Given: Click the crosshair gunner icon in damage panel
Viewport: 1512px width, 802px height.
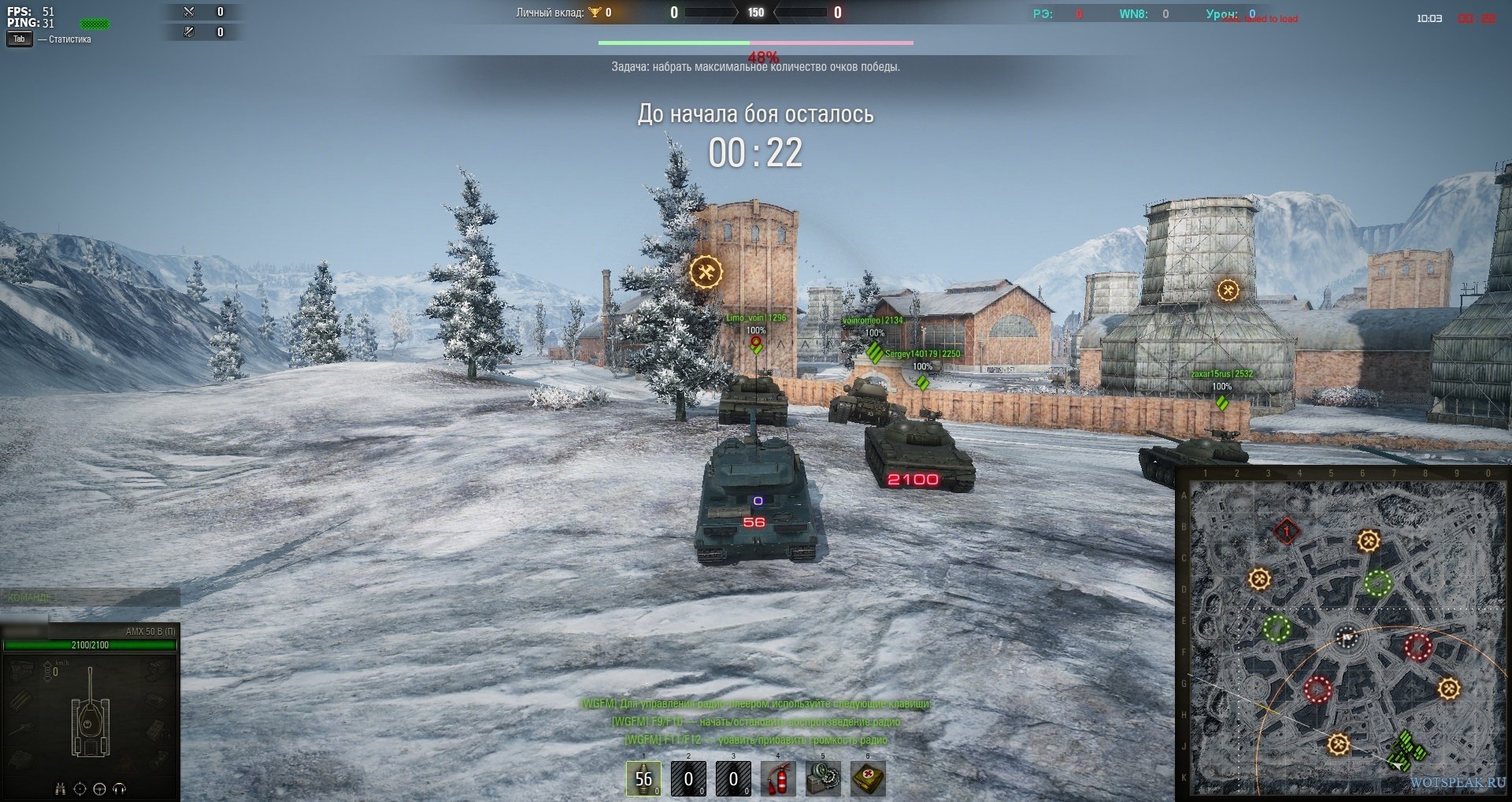Looking at the screenshot, I should (80, 789).
